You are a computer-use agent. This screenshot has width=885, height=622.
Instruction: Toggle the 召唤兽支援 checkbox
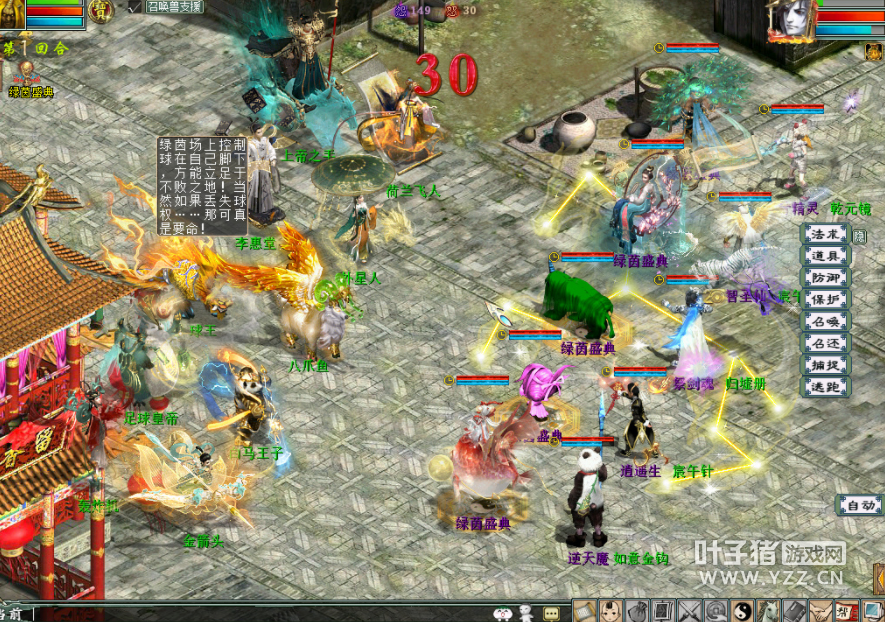[136, 6]
